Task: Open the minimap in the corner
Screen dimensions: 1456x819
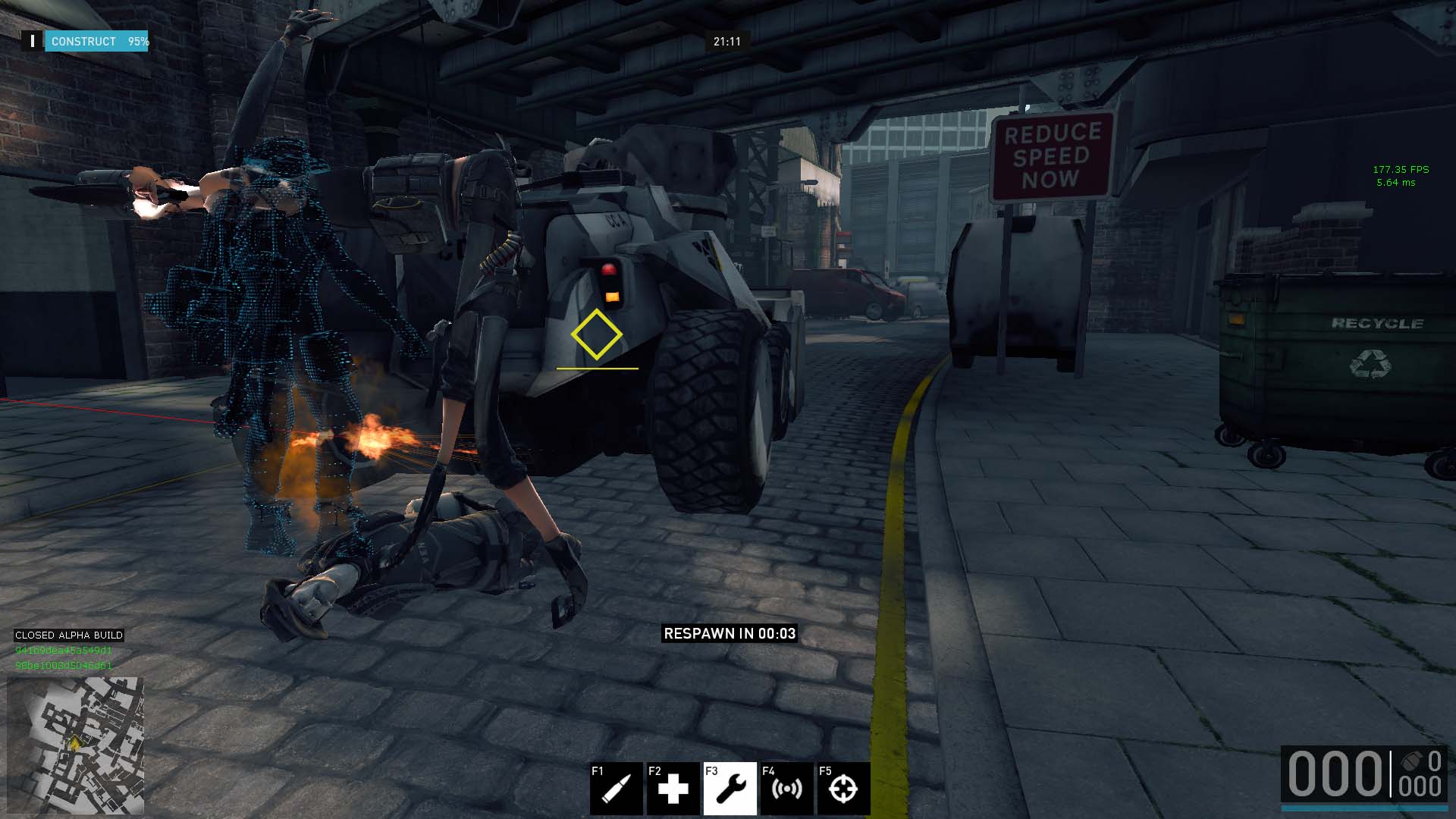Action: click(75, 745)
